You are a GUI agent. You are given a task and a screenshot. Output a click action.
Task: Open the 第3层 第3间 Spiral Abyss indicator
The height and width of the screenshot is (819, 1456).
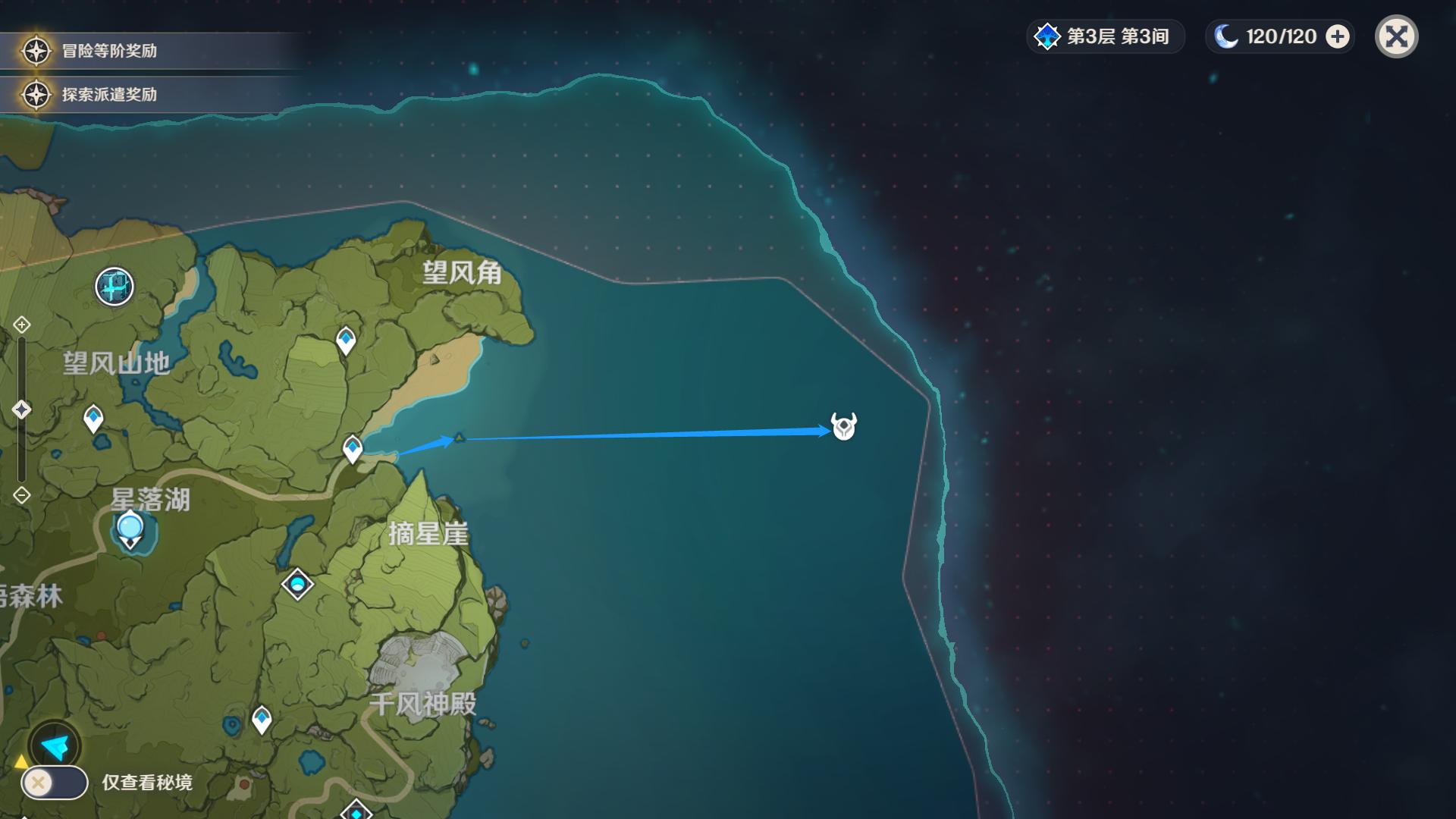1105,36
